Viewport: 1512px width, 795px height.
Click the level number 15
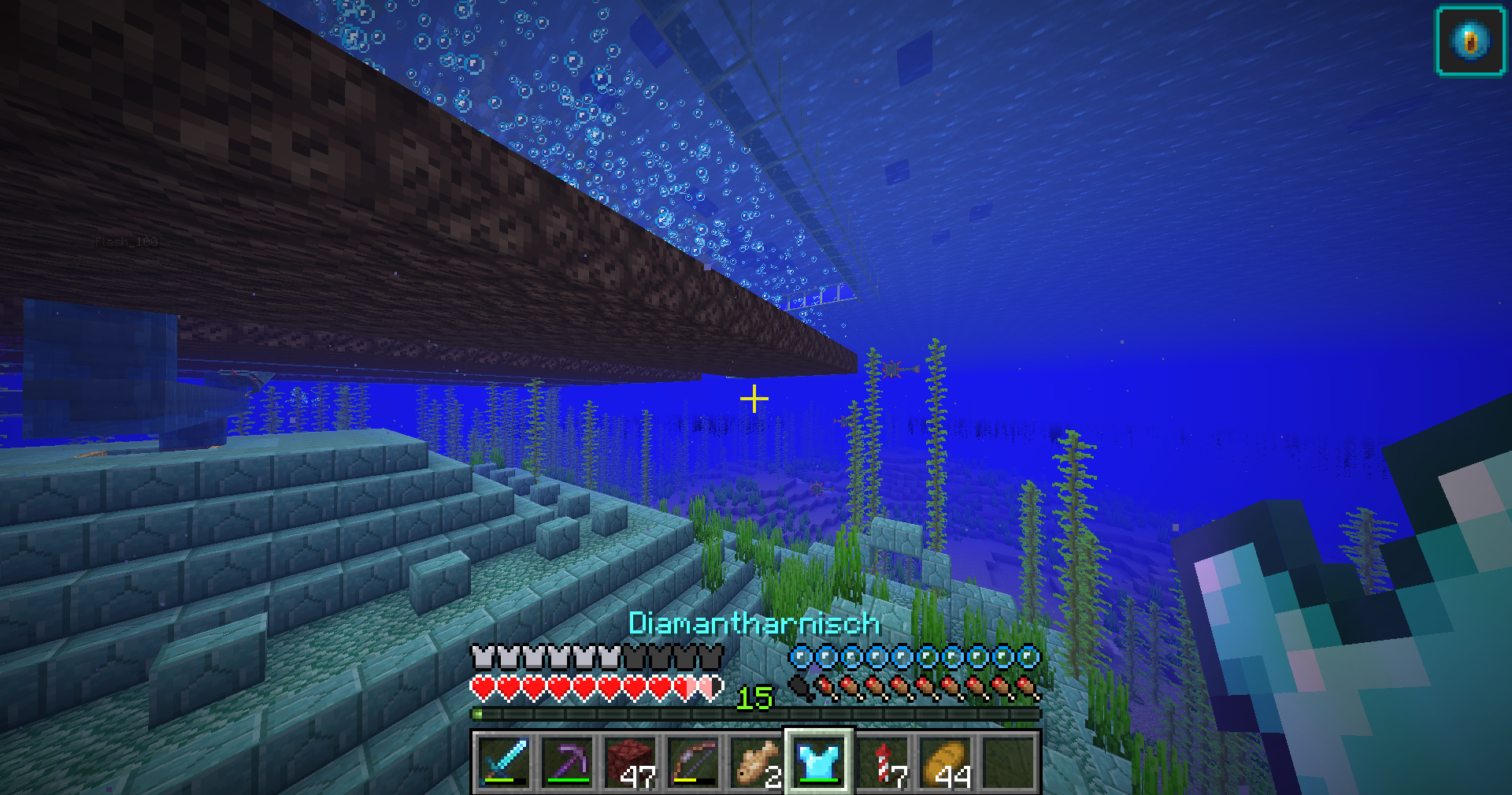pyautogui.click(x=755, y=696)
